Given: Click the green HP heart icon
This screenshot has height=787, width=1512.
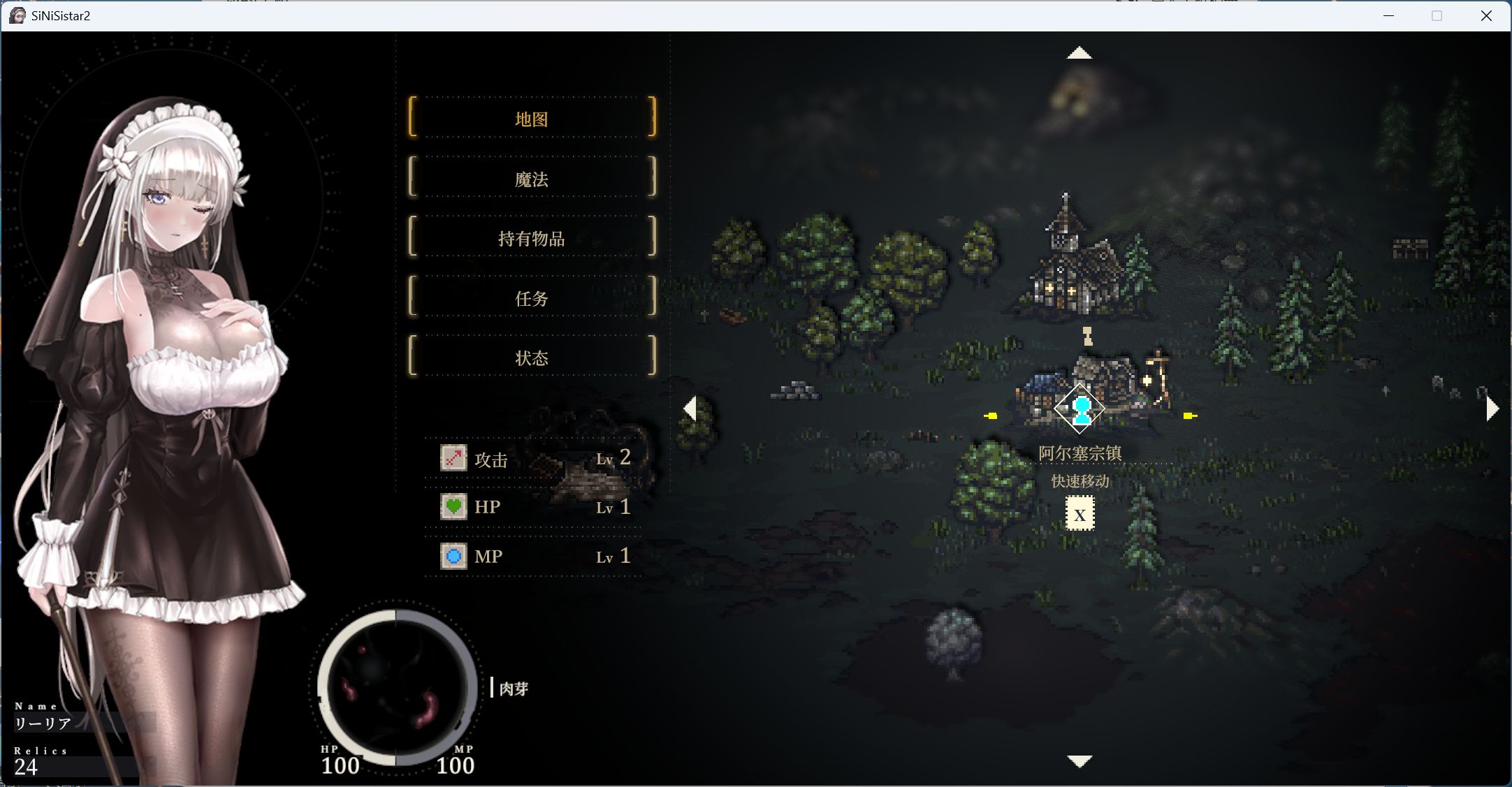Looking at the screenshot, I should 453,506.
